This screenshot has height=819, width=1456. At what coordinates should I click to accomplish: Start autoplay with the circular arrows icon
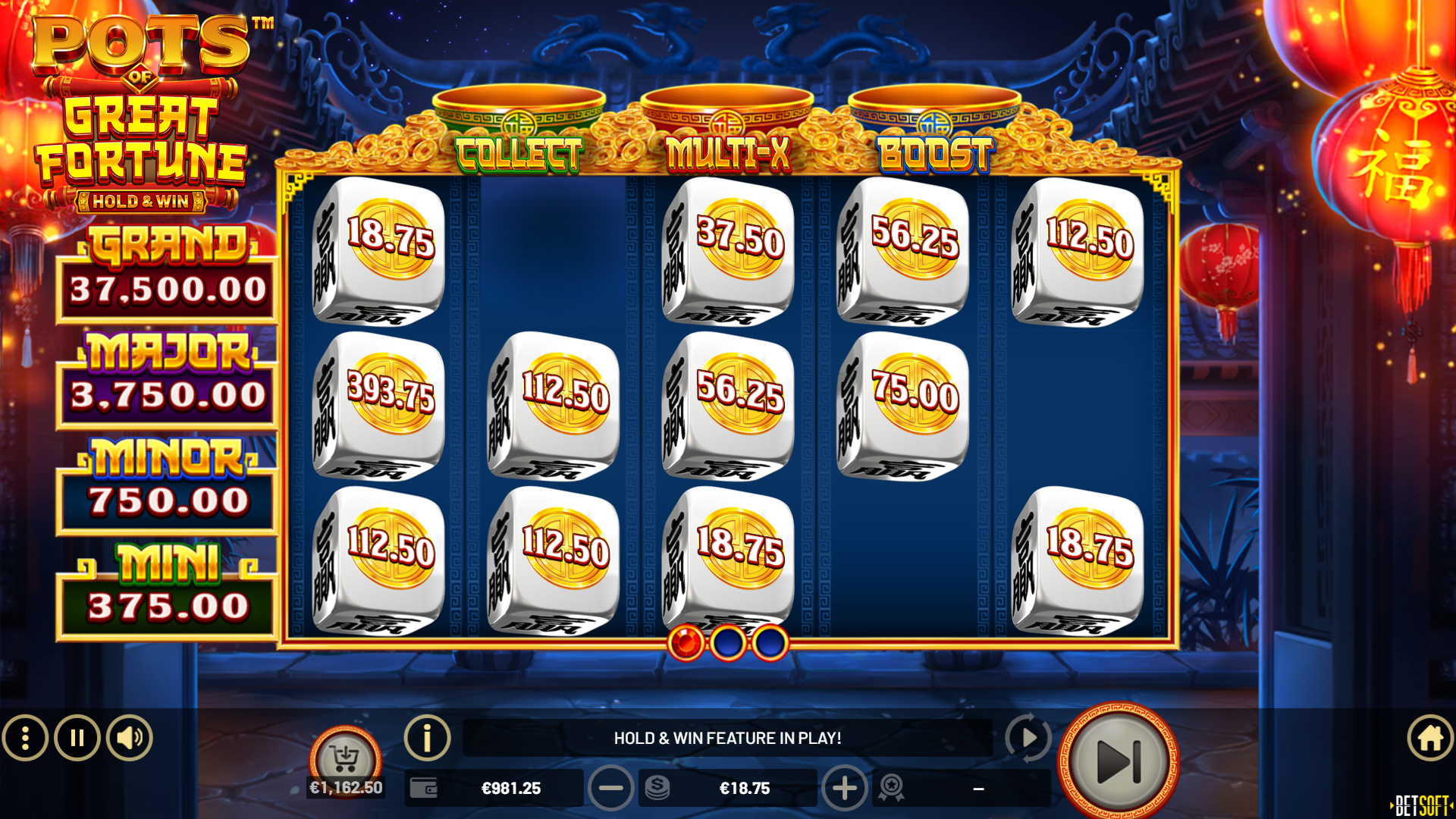point(1029,737)
